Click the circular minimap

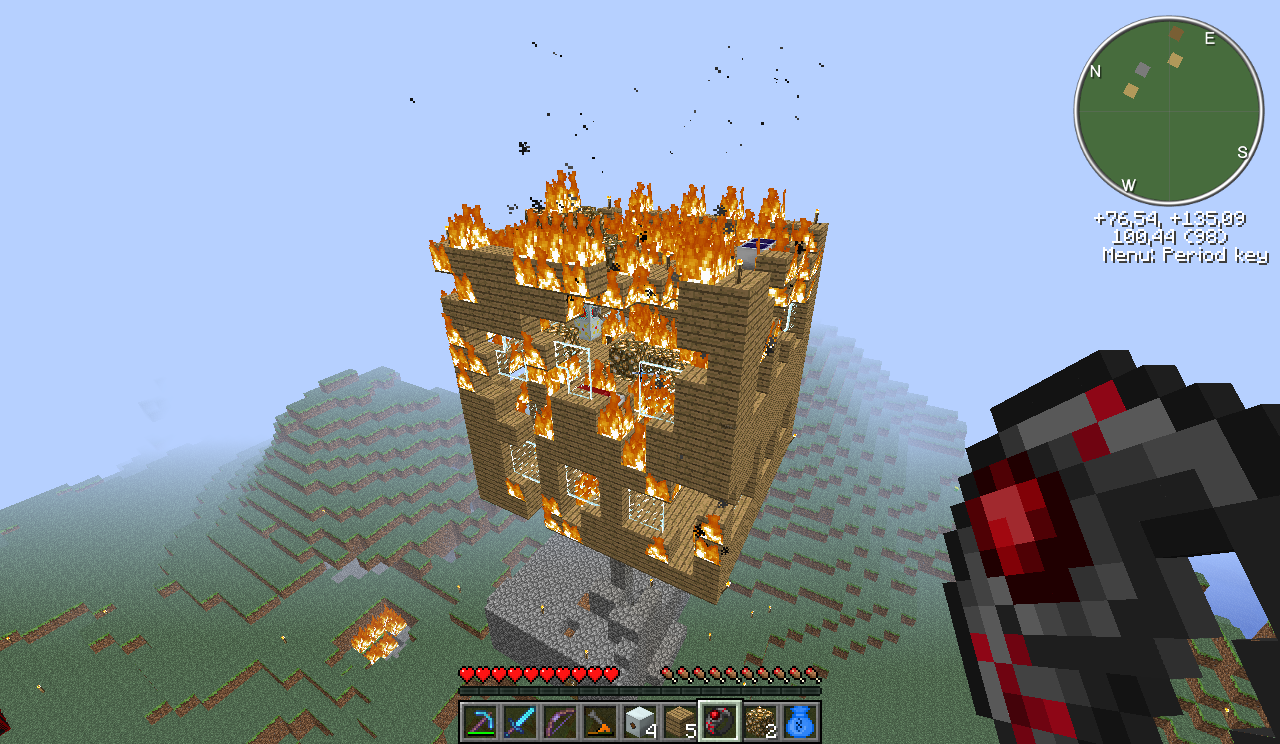coord(1168,110)
